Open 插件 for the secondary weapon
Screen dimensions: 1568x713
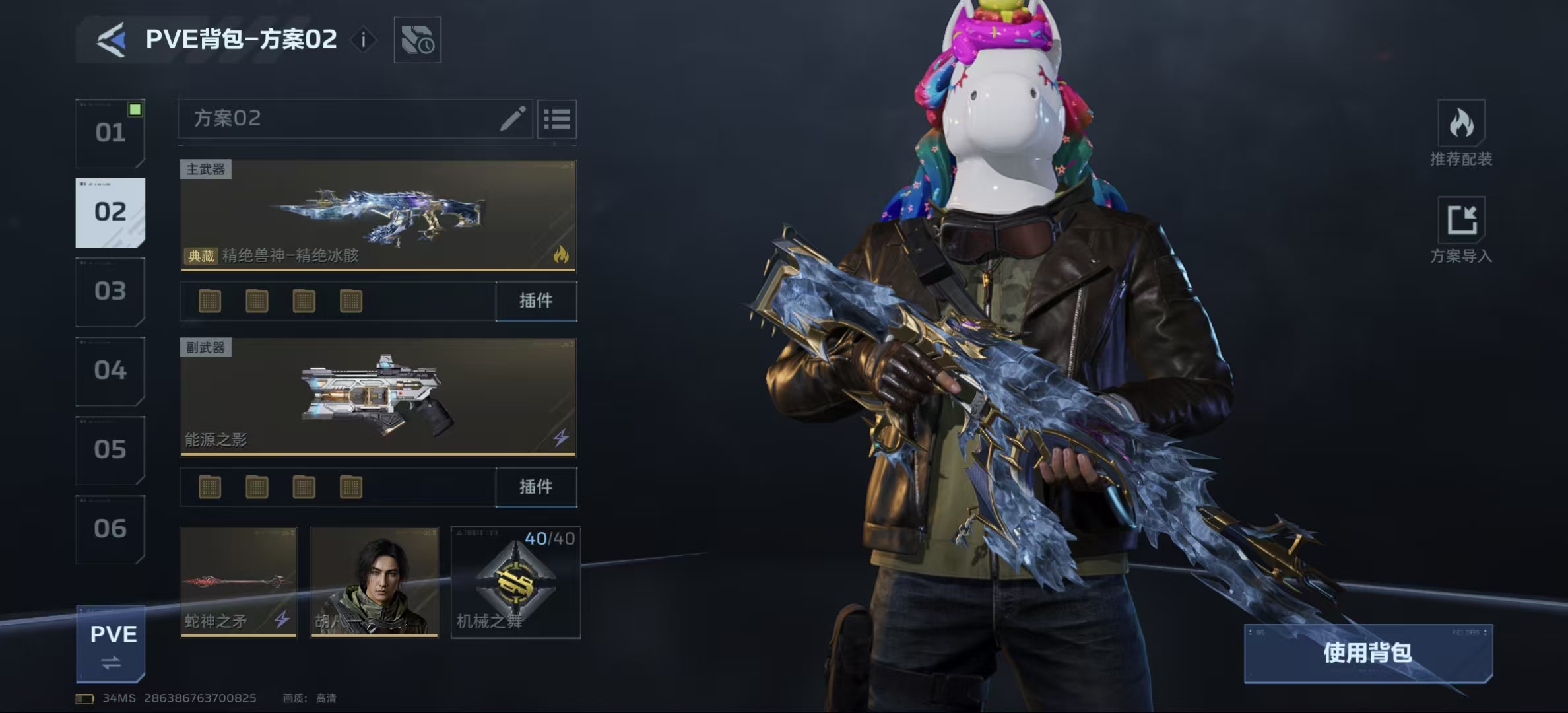click(x=536, y=487)
